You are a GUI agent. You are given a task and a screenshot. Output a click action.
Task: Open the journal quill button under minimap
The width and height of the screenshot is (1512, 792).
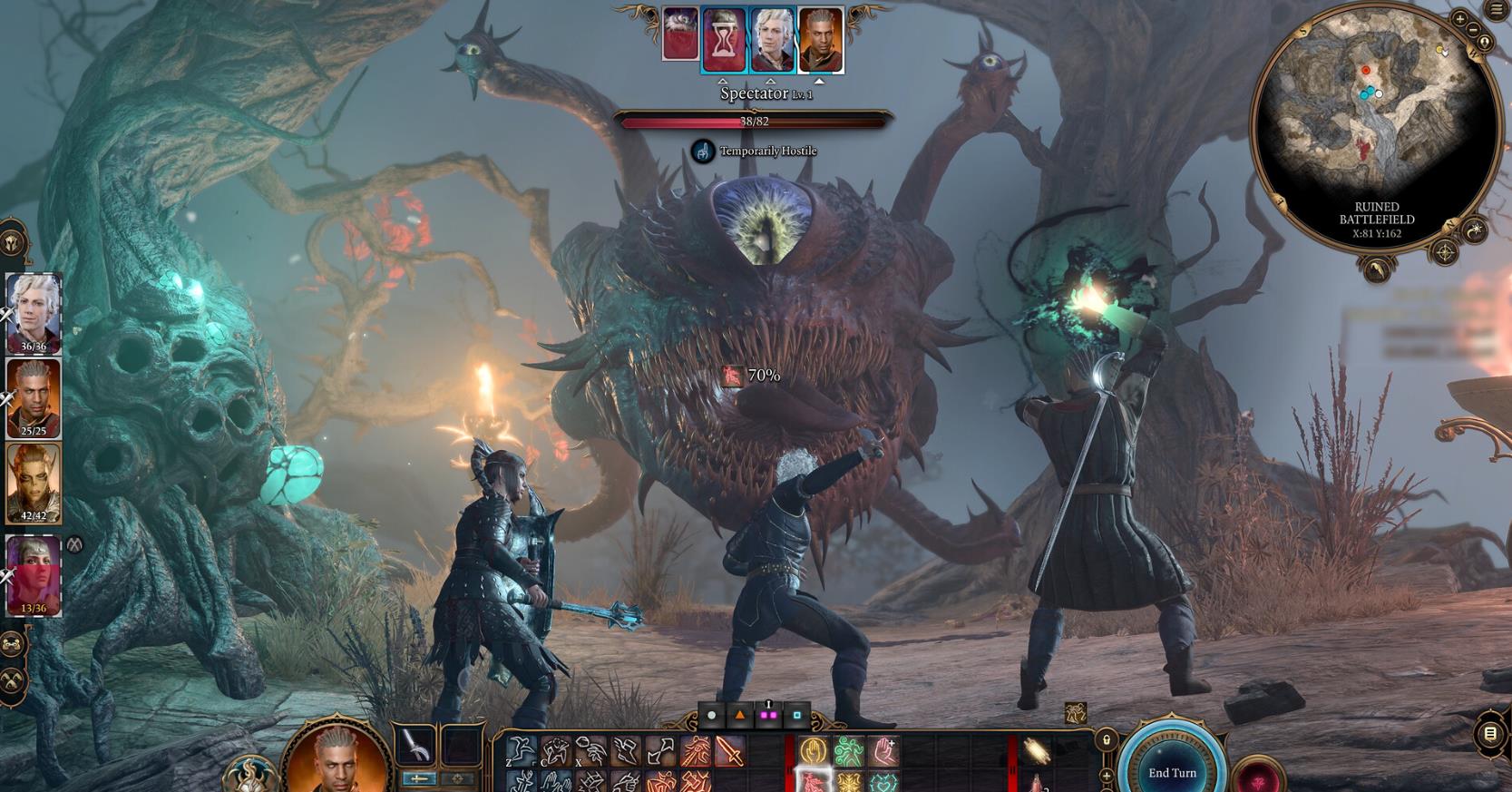1376,269
